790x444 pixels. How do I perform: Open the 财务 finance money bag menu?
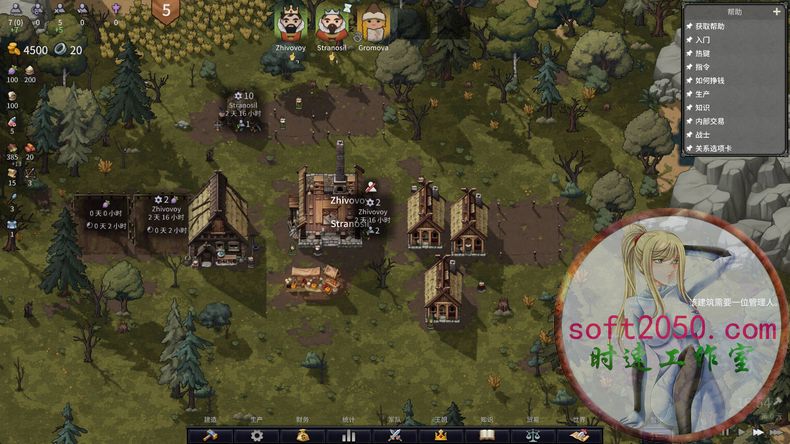click(x=303, y=435)
